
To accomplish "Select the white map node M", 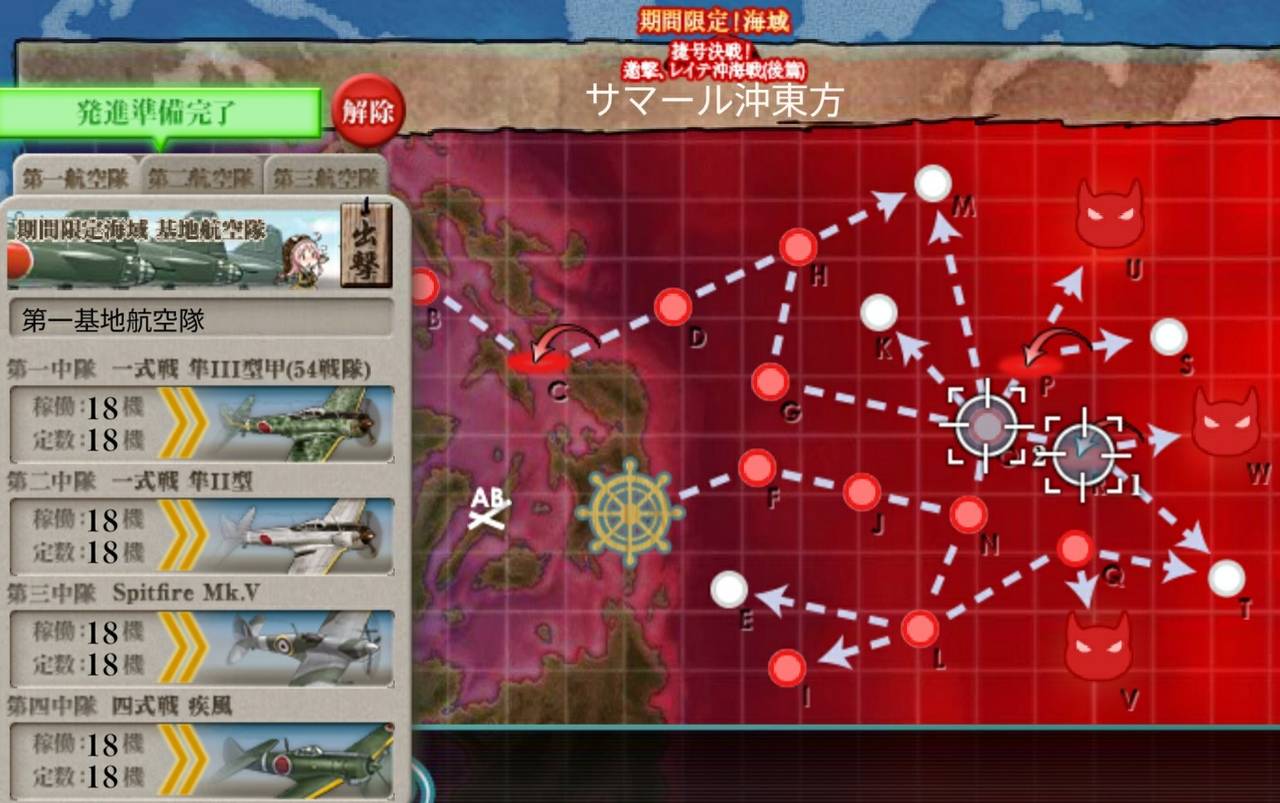I will click(933, 184).
